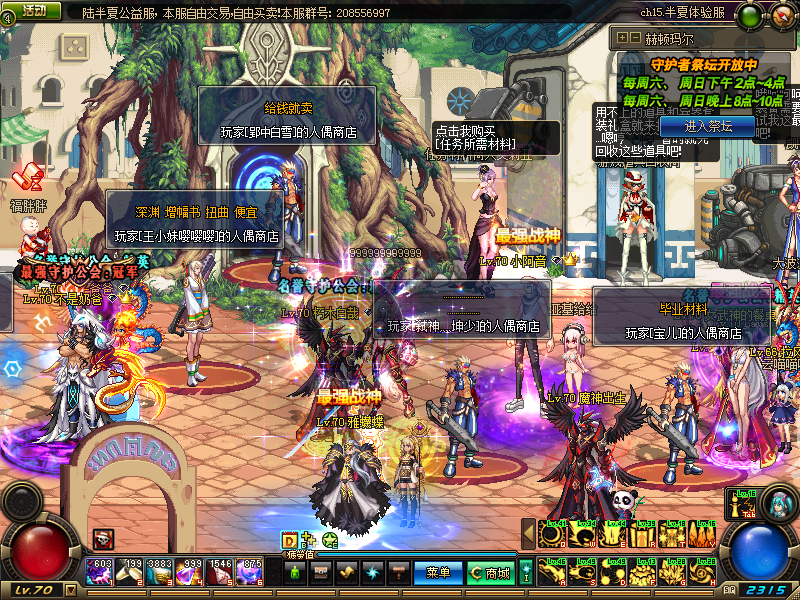The width and height of the screenshot is (800, 600).
Task: Click the green orb button at top right
Action: click(749, 15)
